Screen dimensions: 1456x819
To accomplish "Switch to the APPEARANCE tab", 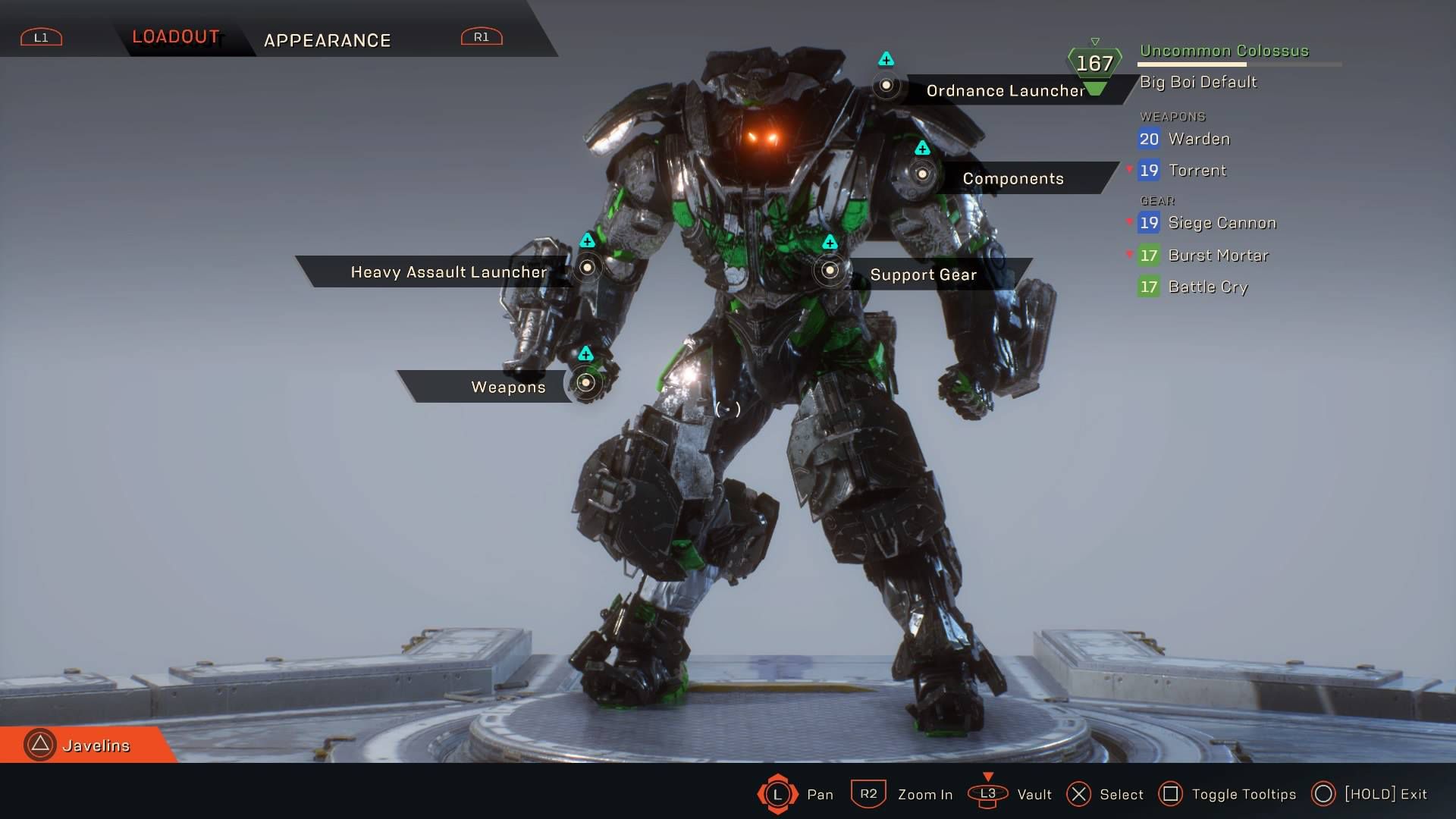I will point(328,40).
